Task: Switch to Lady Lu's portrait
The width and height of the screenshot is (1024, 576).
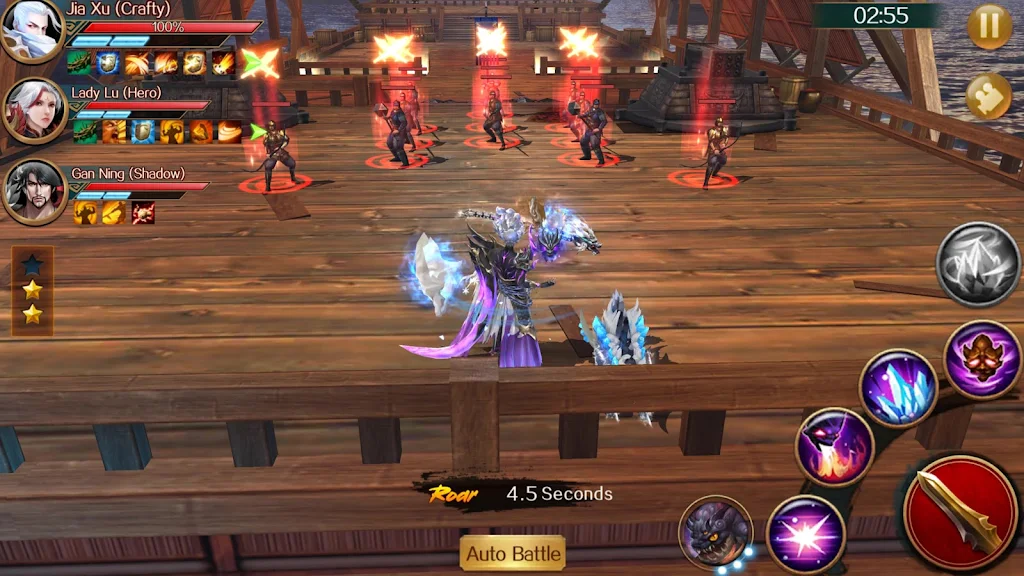Action: pyautogui.click(x=34, y=111)
